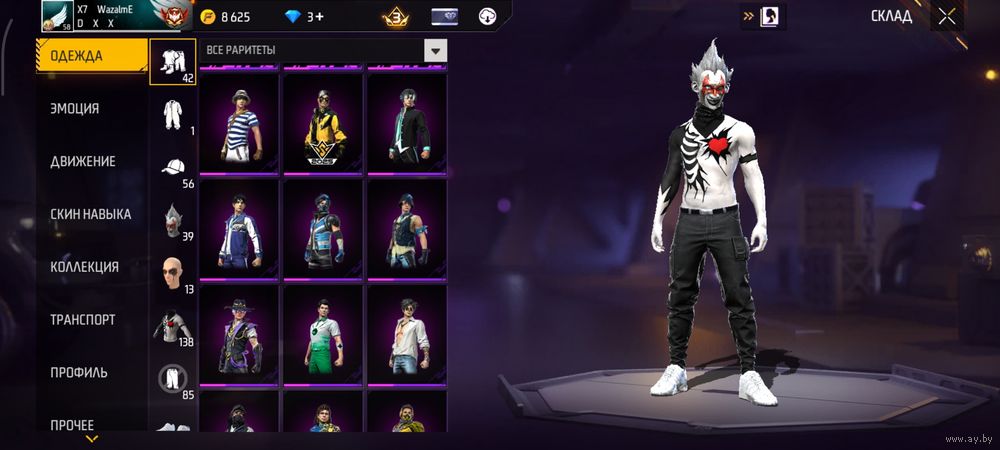
Task: Click the gold coin balance icon
Action: (208, 17)
